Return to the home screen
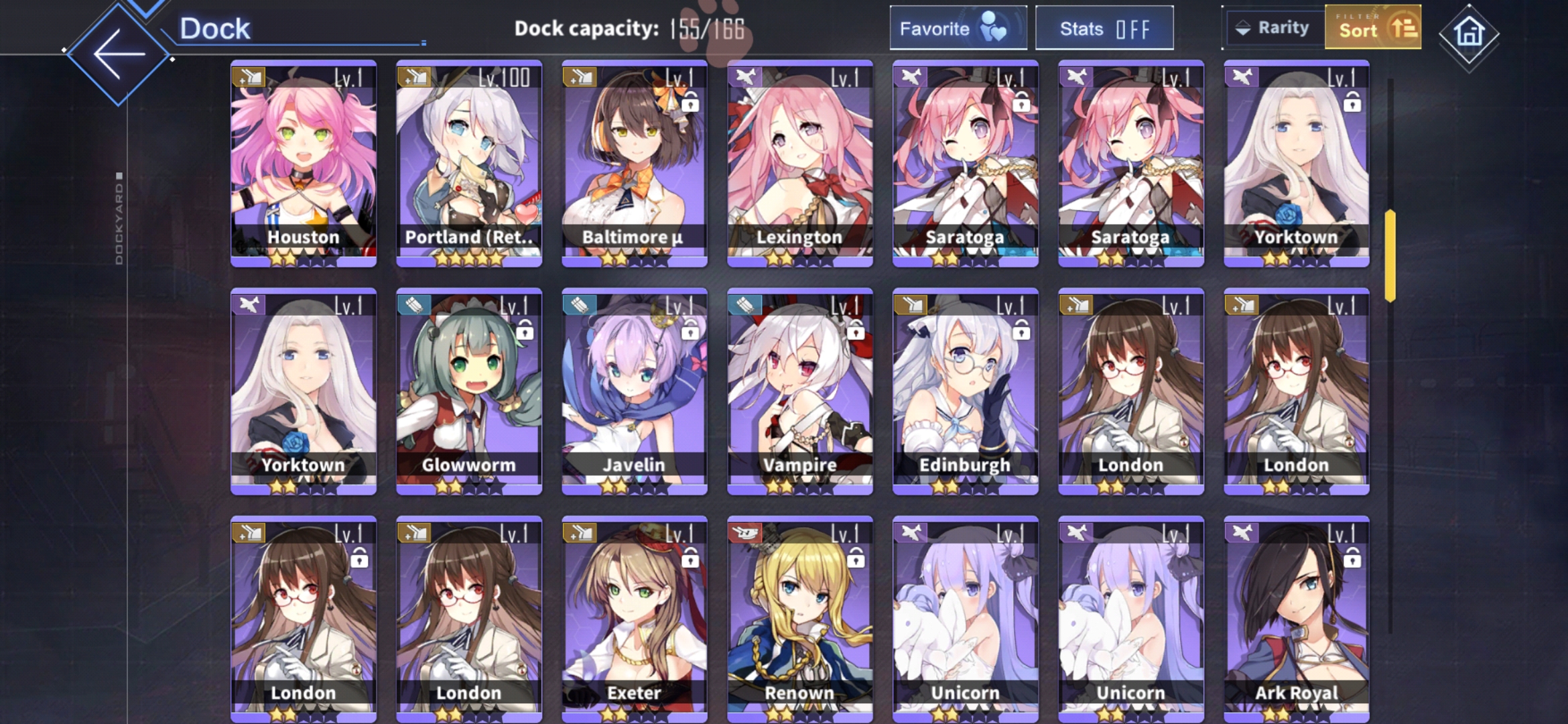The width and height of the screenshot is (1568, 724). click(x=1469, y=32)
